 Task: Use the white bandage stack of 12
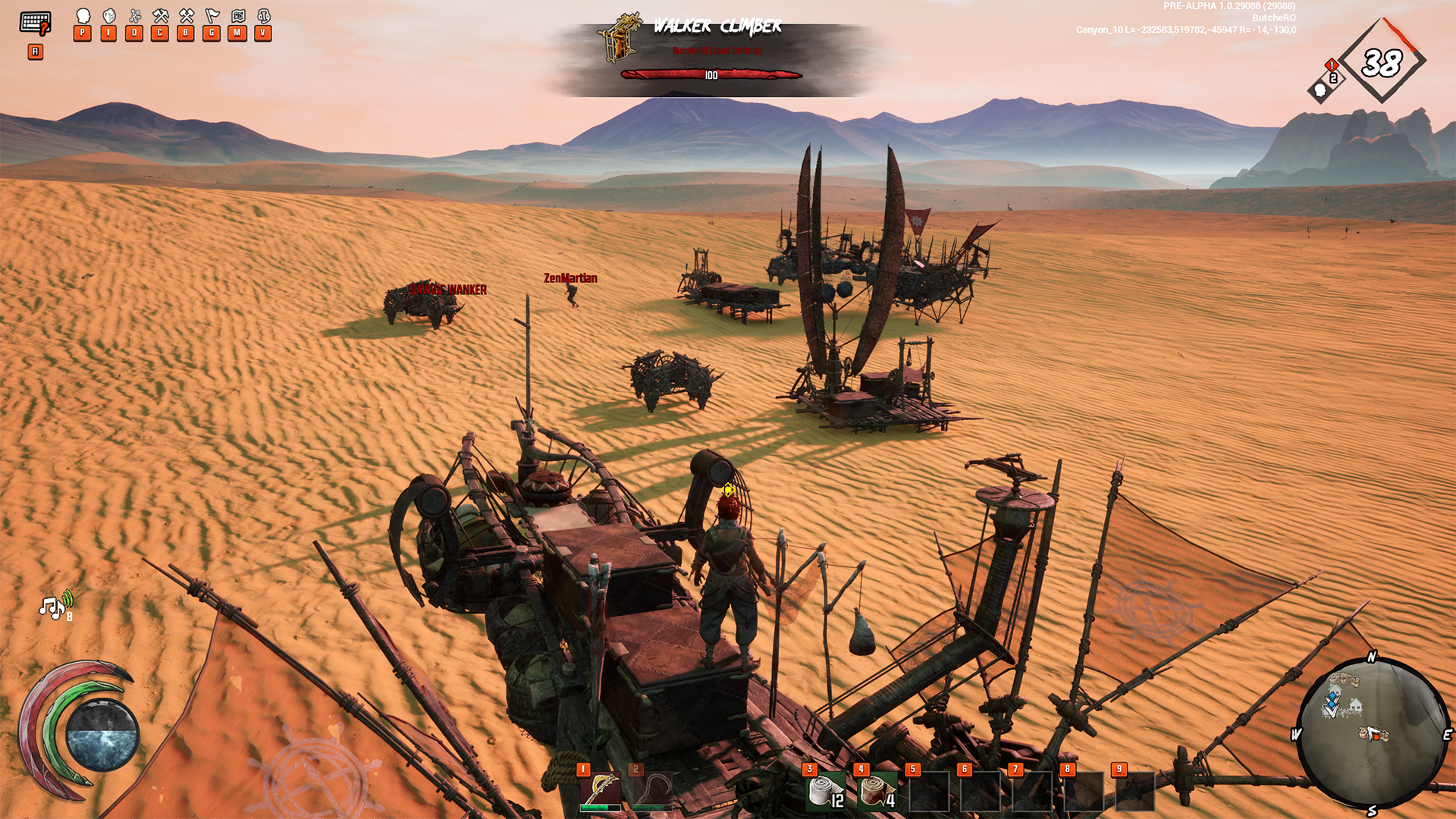pos(825,791)
